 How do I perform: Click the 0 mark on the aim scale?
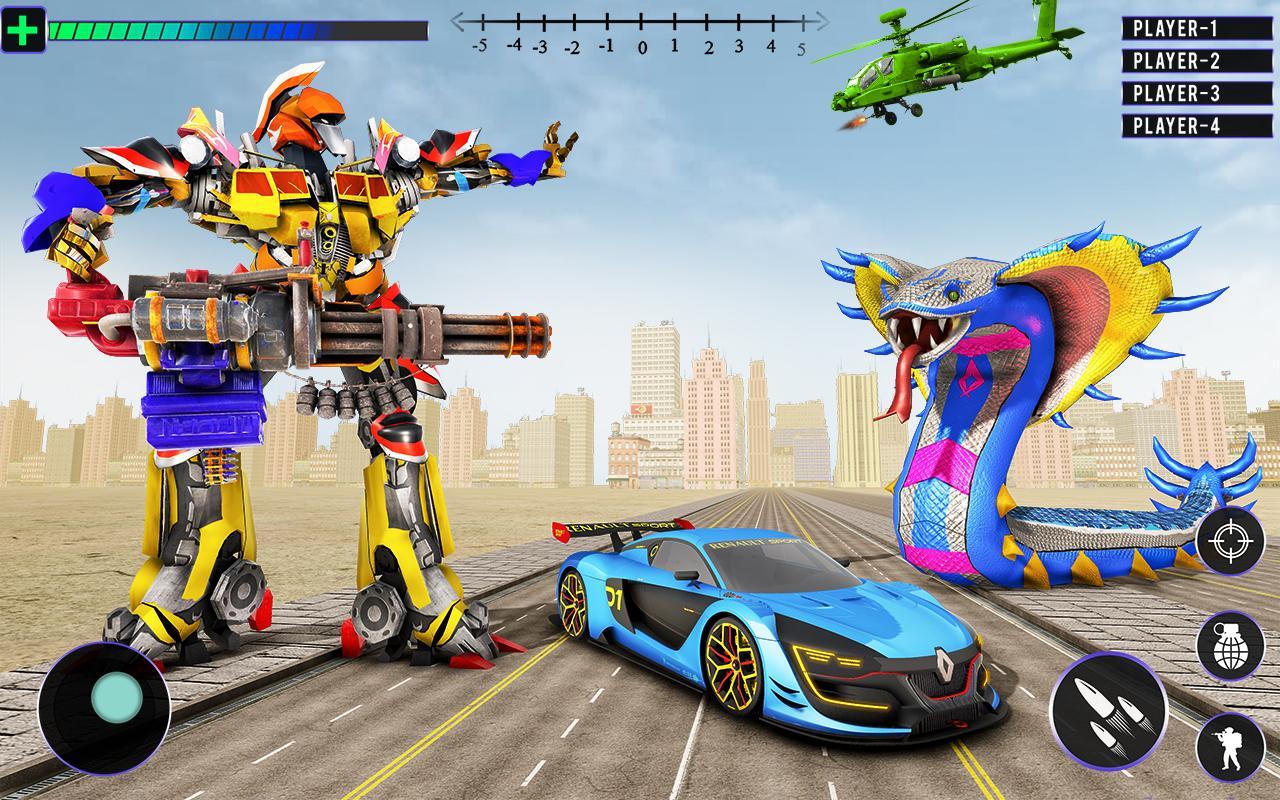[x=641, y=30]
